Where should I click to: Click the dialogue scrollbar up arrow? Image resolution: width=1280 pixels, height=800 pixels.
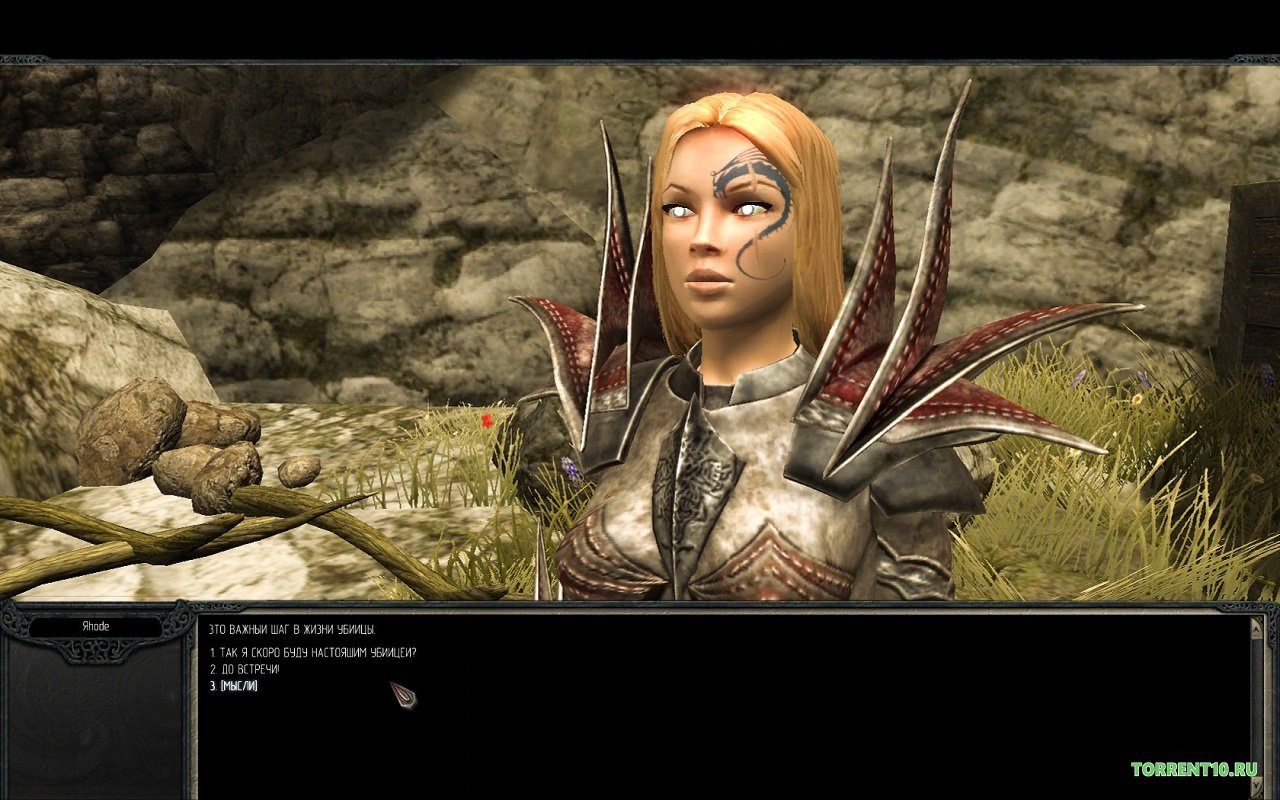(x=1257, y=627)
